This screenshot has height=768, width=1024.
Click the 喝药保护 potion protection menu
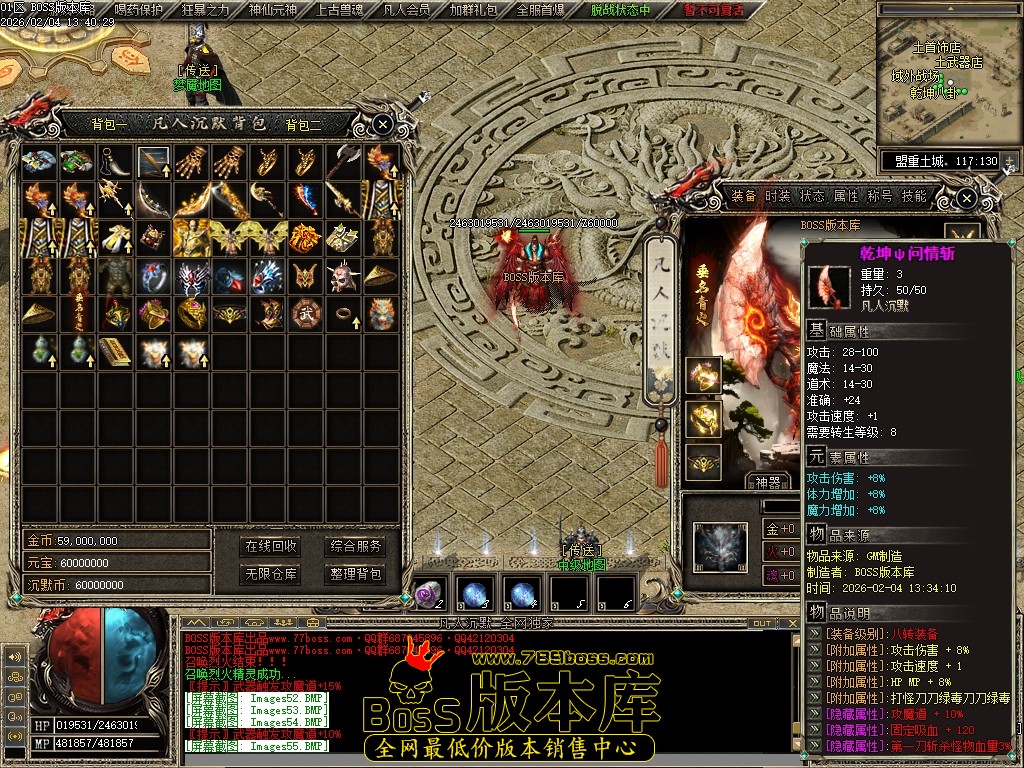(x=139, y=10)
